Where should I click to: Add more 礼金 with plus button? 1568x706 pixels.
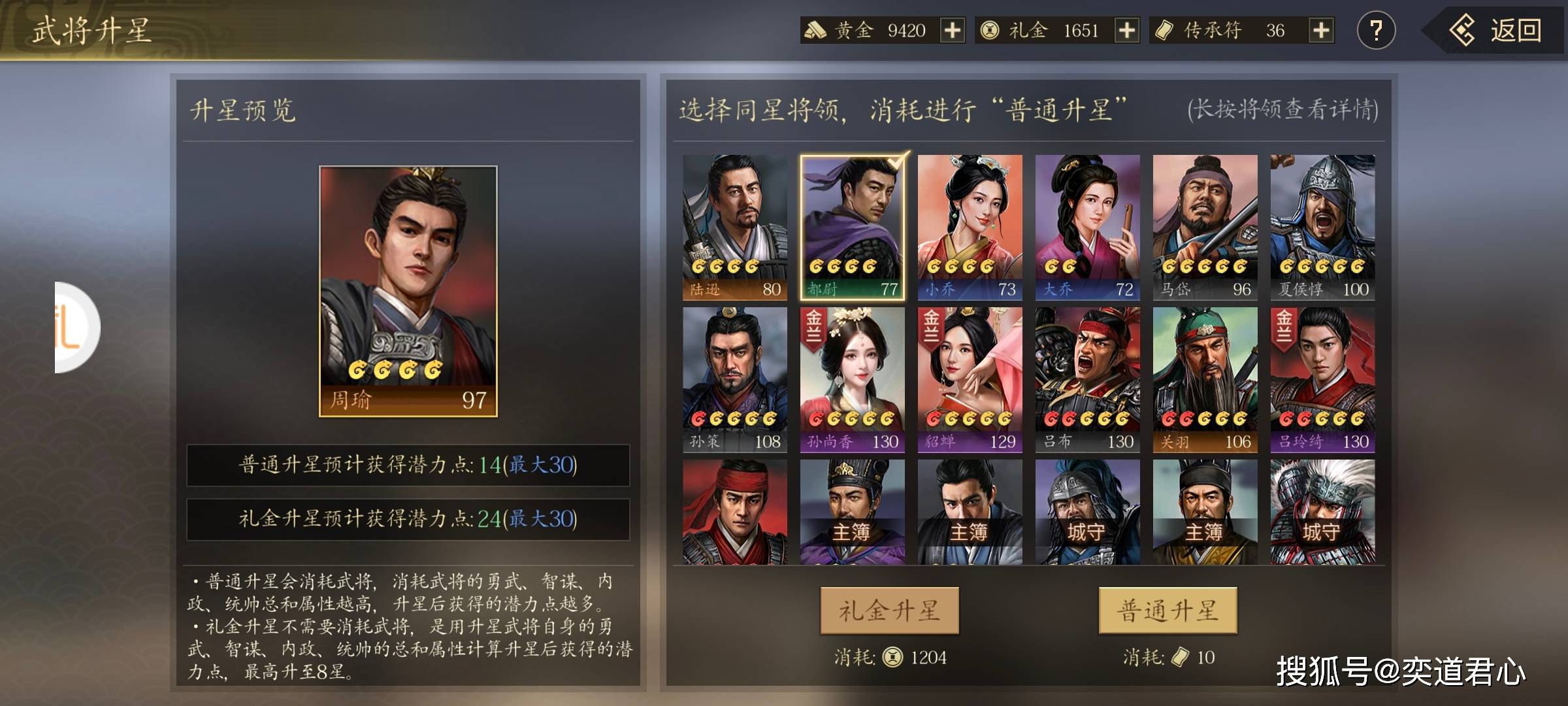click(1126, 31)
